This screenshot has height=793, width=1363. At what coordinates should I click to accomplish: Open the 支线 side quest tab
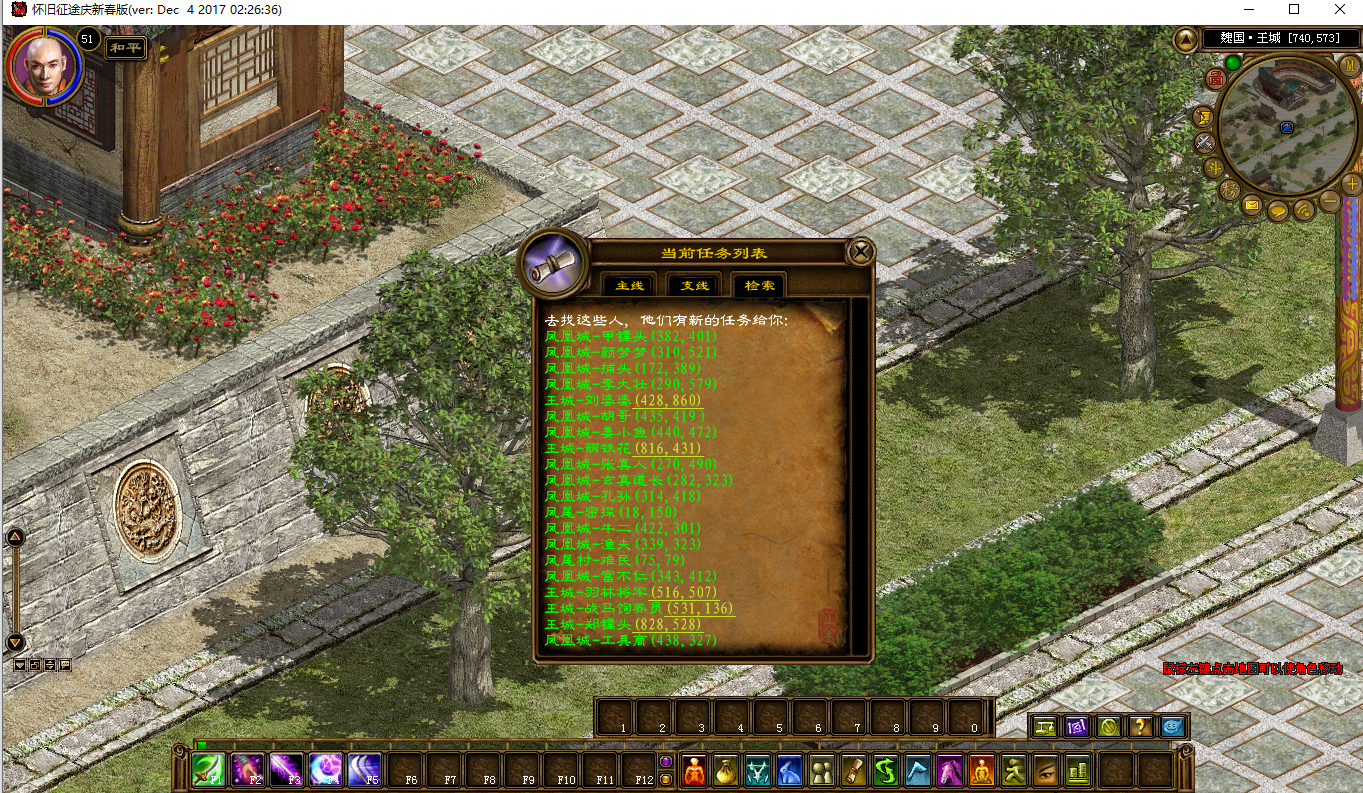pyautogui.click(x=694, y=285)
